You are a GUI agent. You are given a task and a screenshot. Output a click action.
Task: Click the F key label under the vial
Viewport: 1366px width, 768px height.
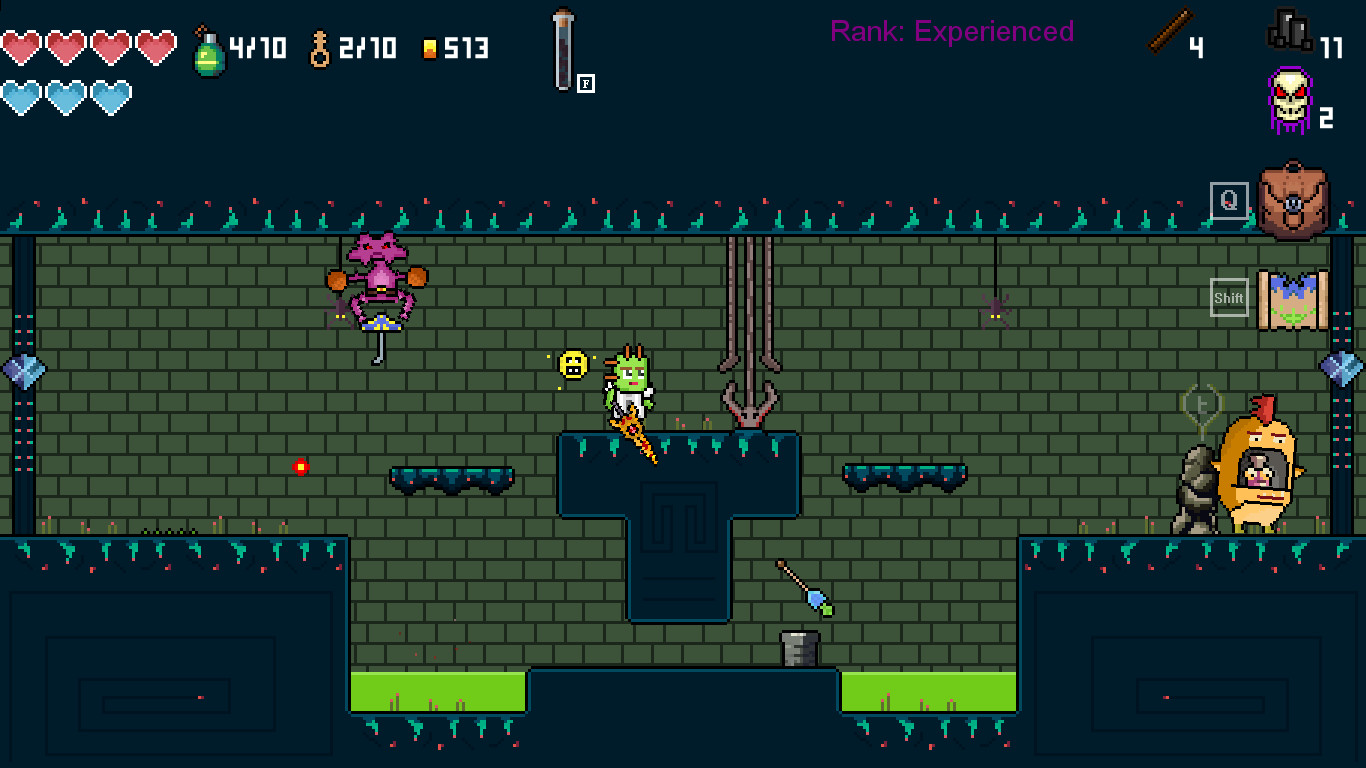(x=585, y=83)
